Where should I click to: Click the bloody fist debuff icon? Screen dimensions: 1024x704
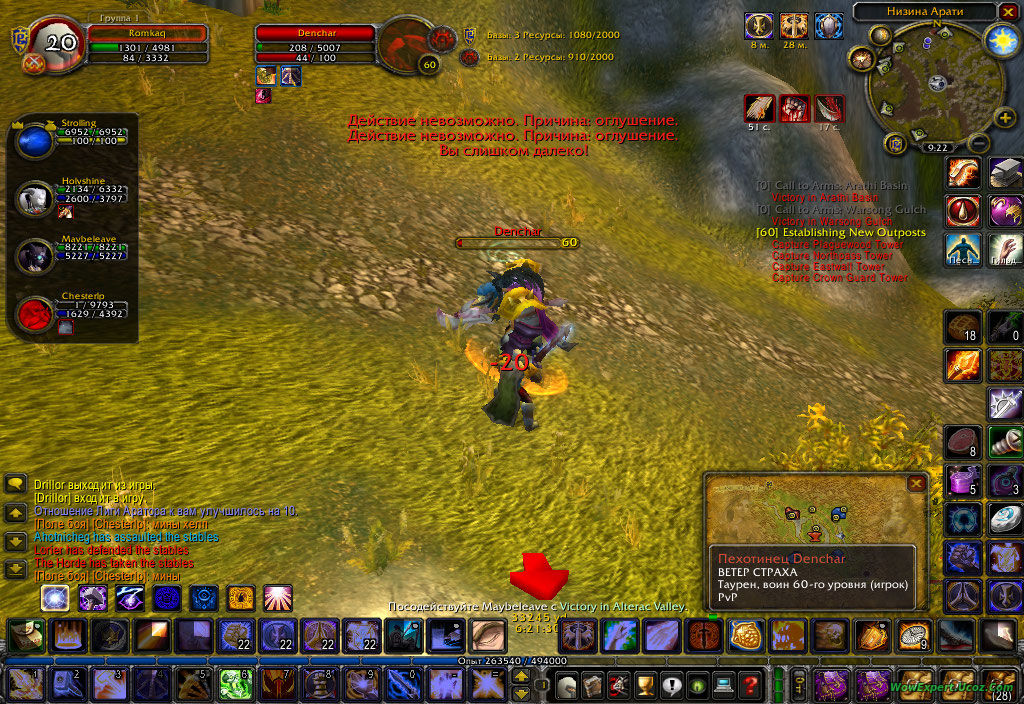pos(795,108)
